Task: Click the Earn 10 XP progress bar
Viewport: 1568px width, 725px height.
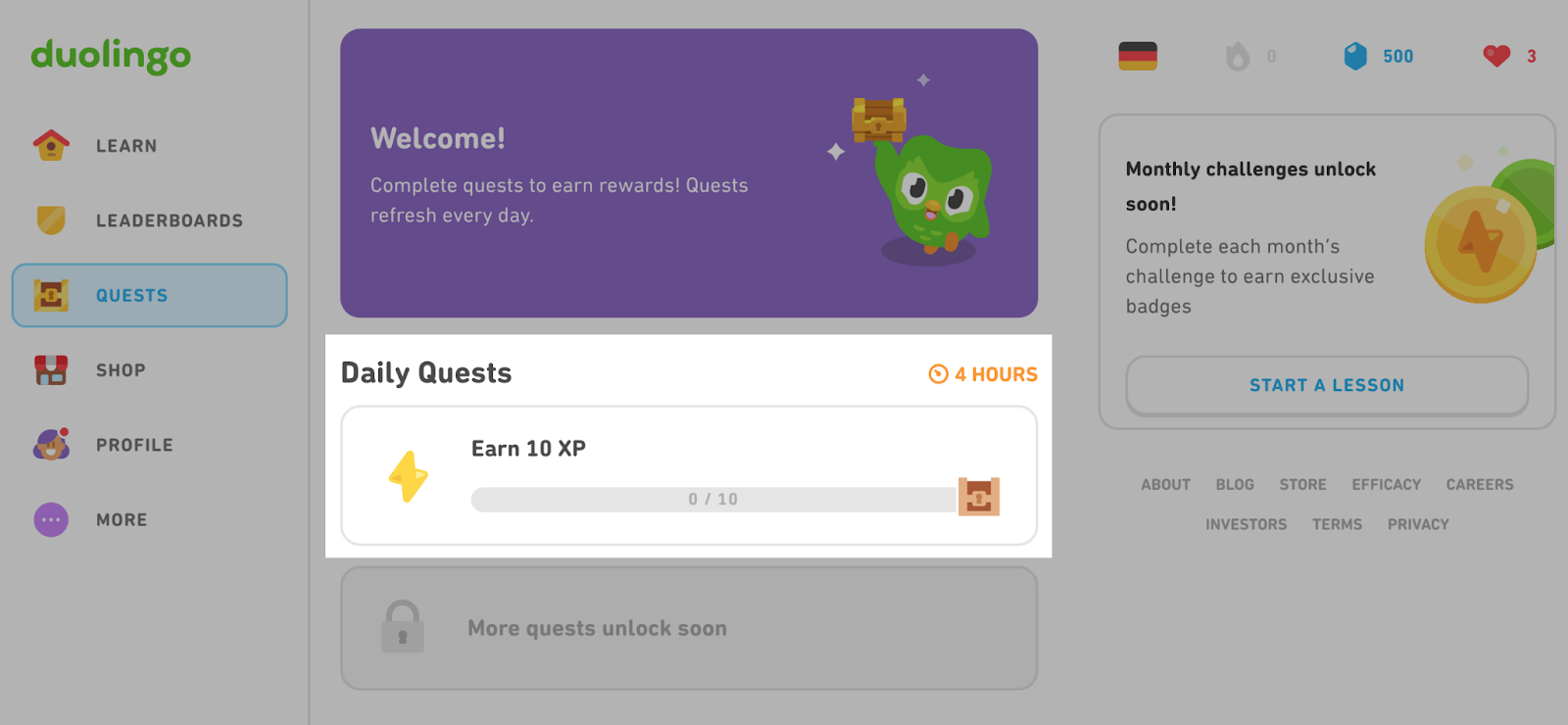Action: tap(715, 499)
